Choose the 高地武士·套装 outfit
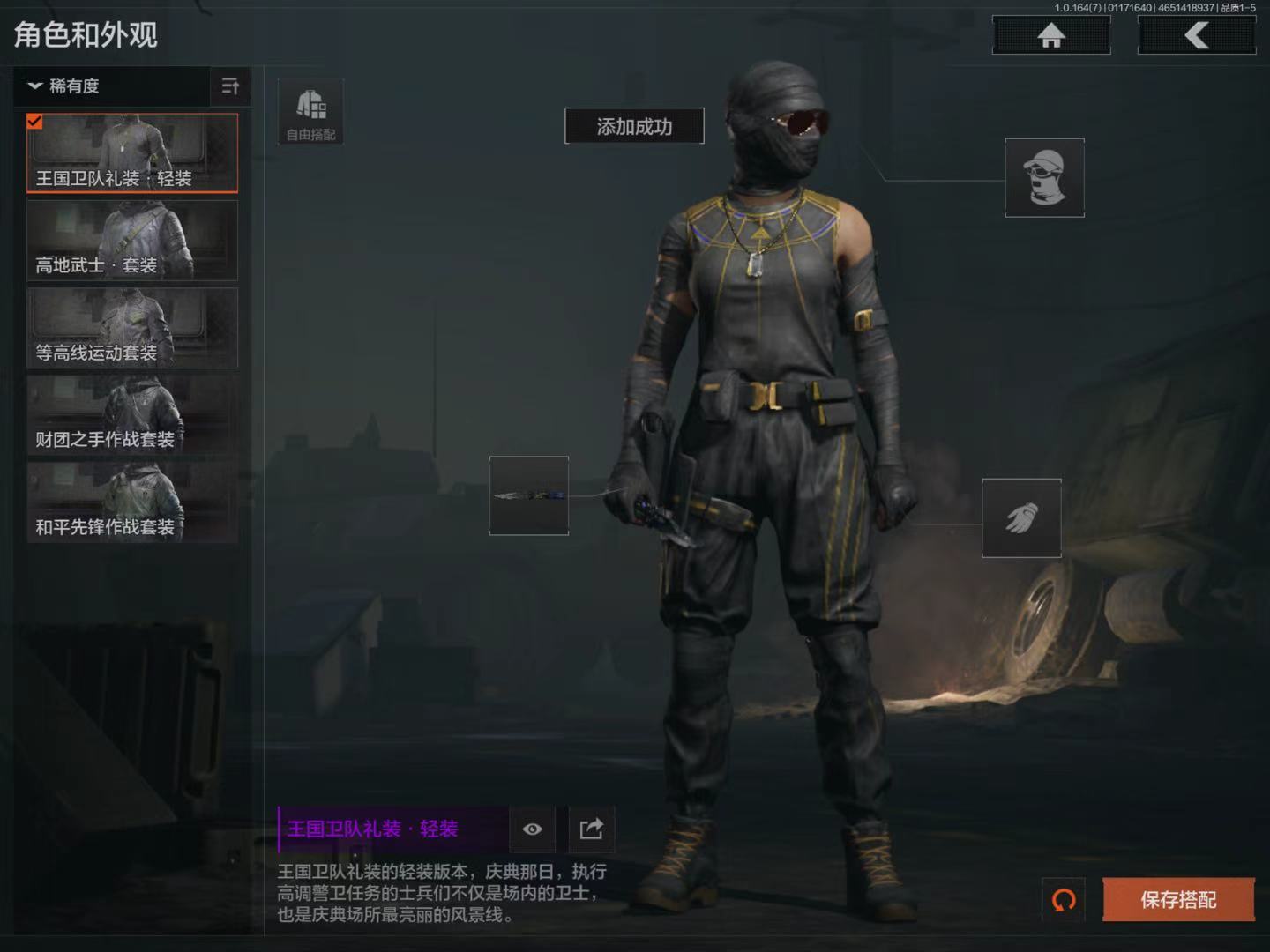 (x=132, y=240)
